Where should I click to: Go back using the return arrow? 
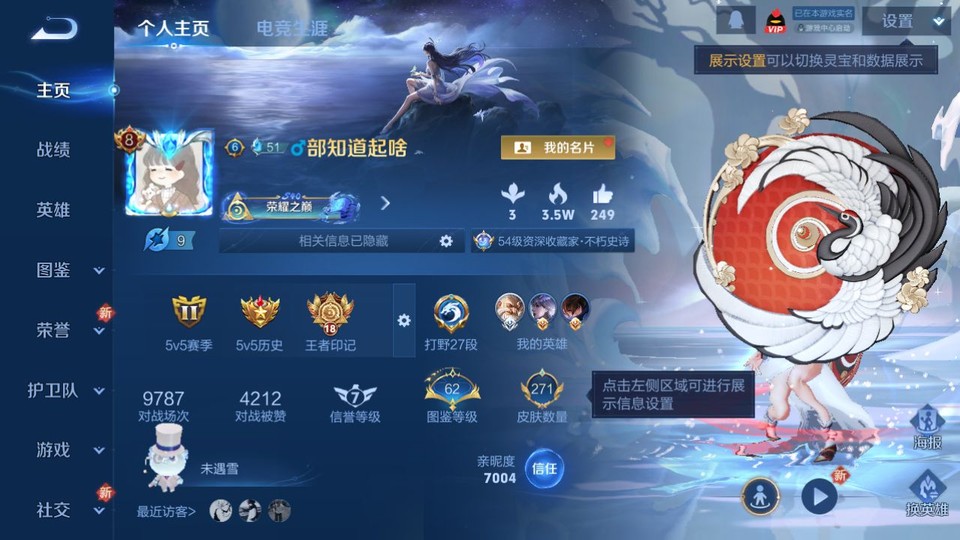coord(54,29)
